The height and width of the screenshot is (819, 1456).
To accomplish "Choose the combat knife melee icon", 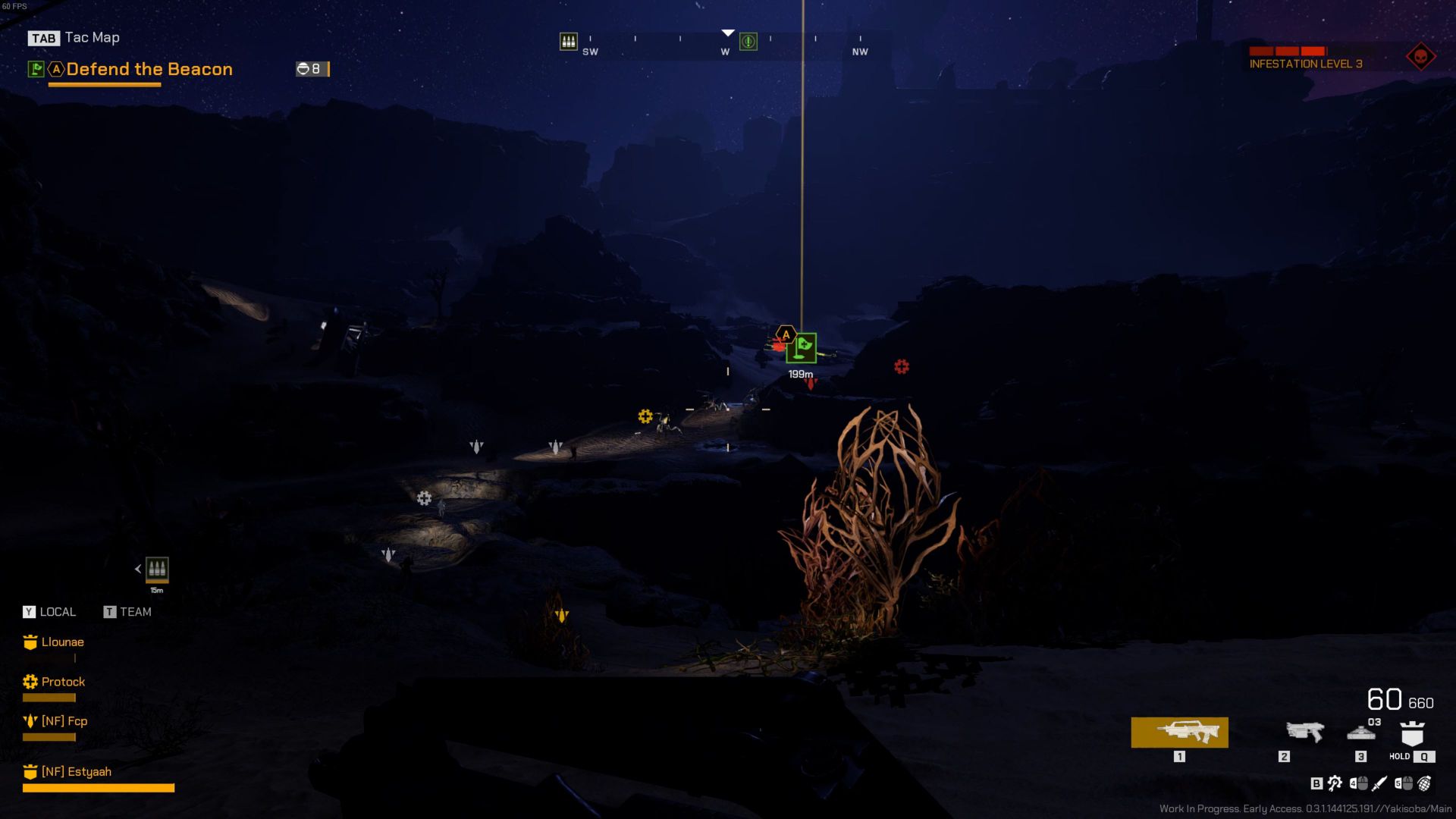I will click(1379, 783).
